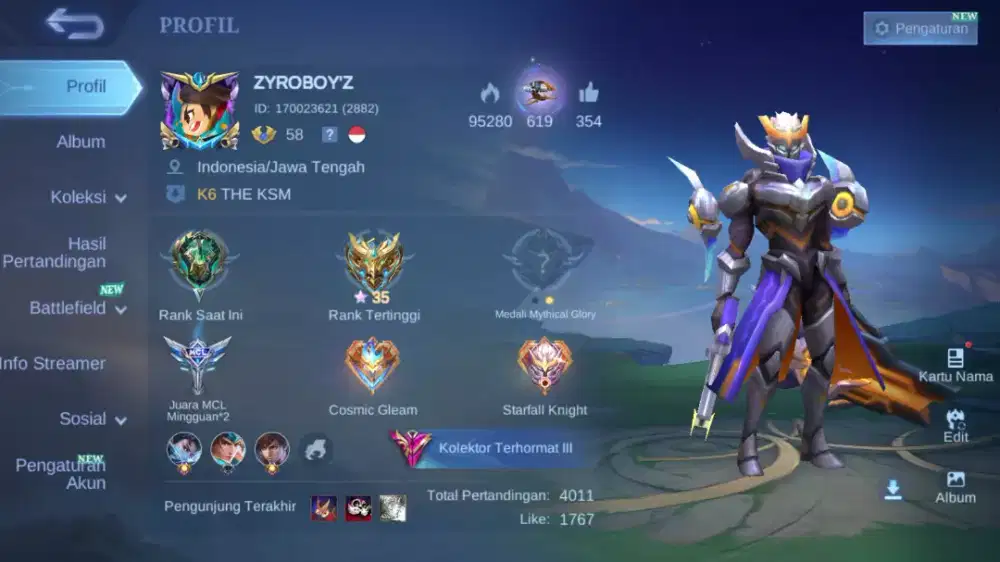This screenshot has height=562, width=1000.
Task: Open Kartu Nama name card
Action: click(956, 364)
